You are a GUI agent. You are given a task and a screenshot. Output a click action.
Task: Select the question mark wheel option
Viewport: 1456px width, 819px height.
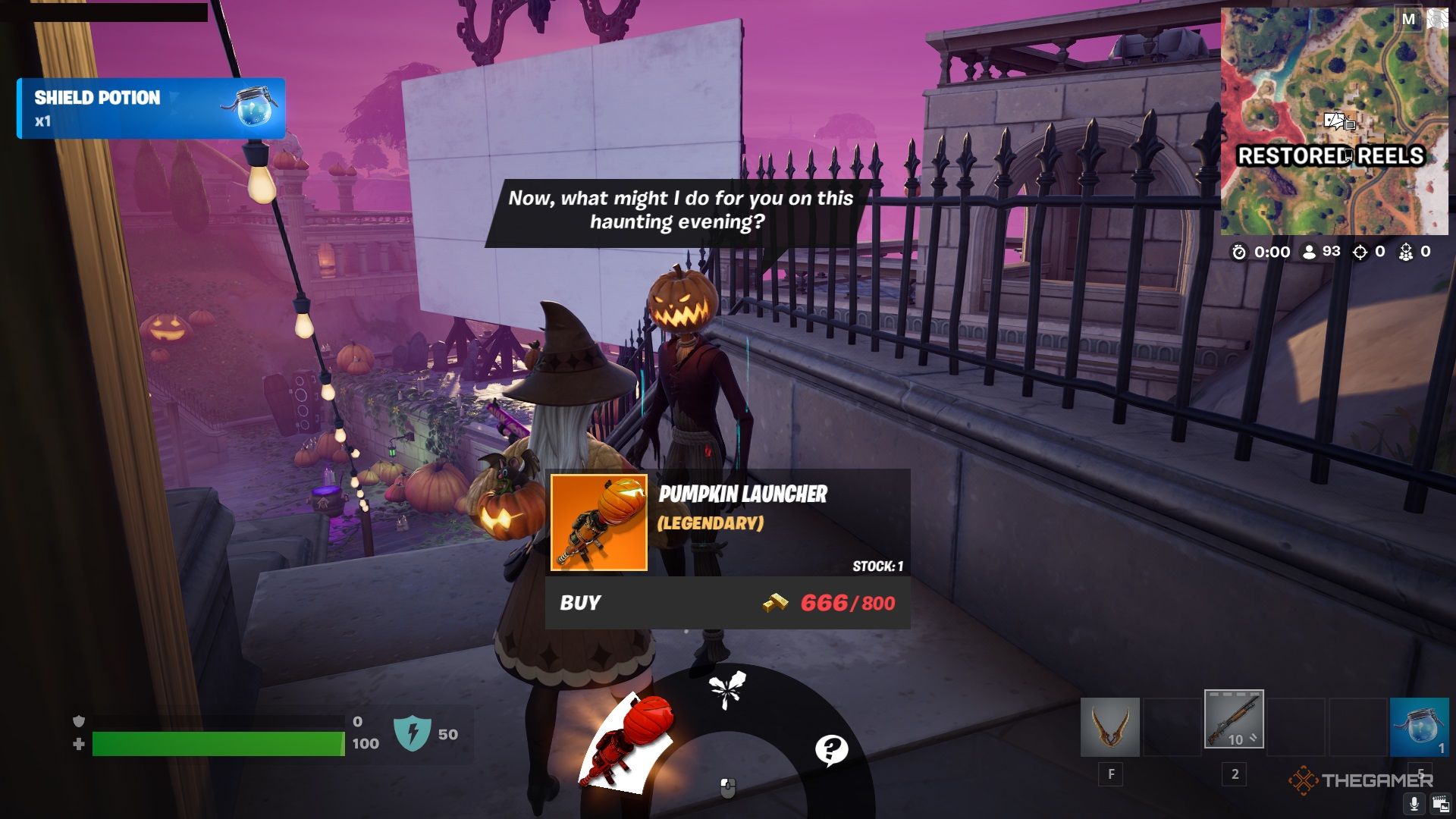831,749
